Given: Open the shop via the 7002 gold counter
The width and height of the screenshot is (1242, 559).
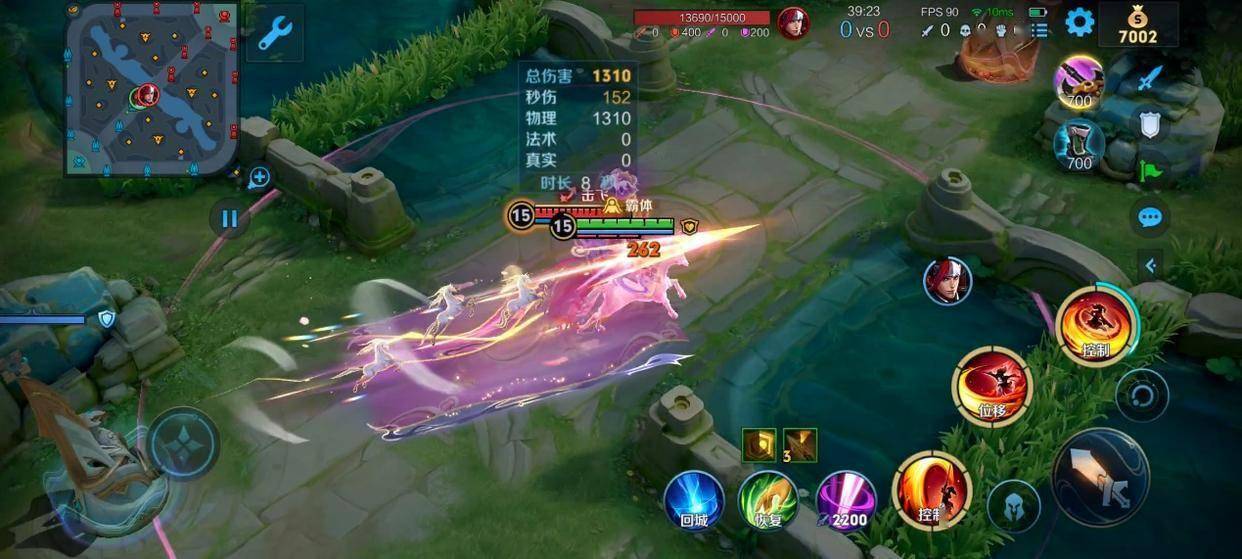Looking at the screenshot, I should (1137, 25).
